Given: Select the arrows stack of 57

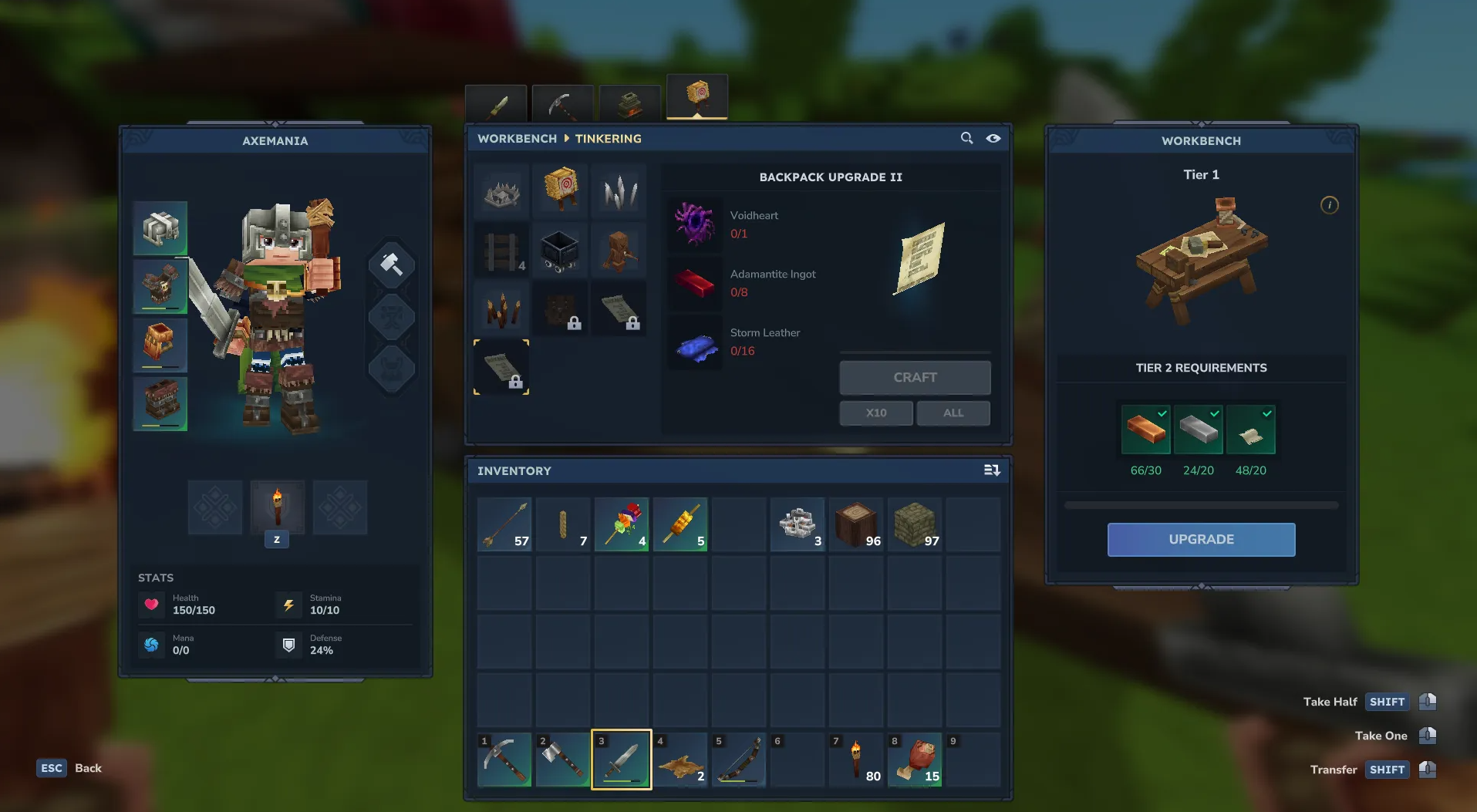Looking at the screenshot, I should (504, 524).
